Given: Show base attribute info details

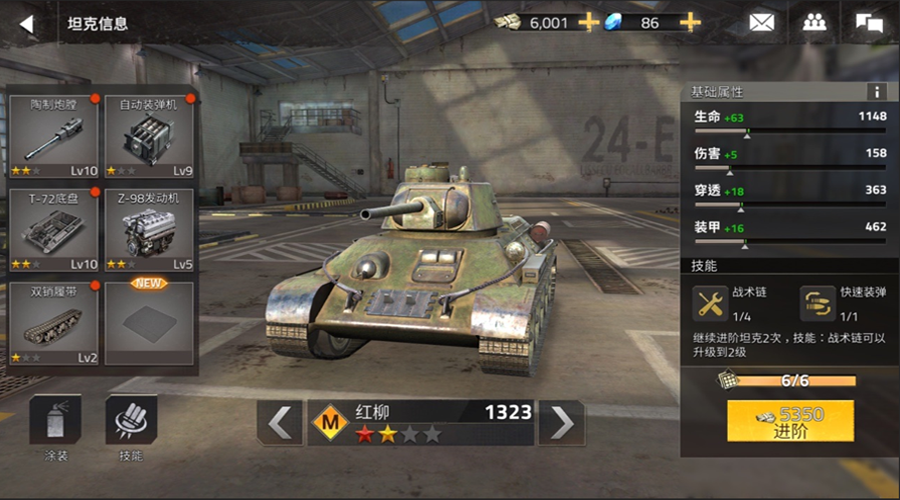Looking at the screenshot, I should (x=877, y=91).
